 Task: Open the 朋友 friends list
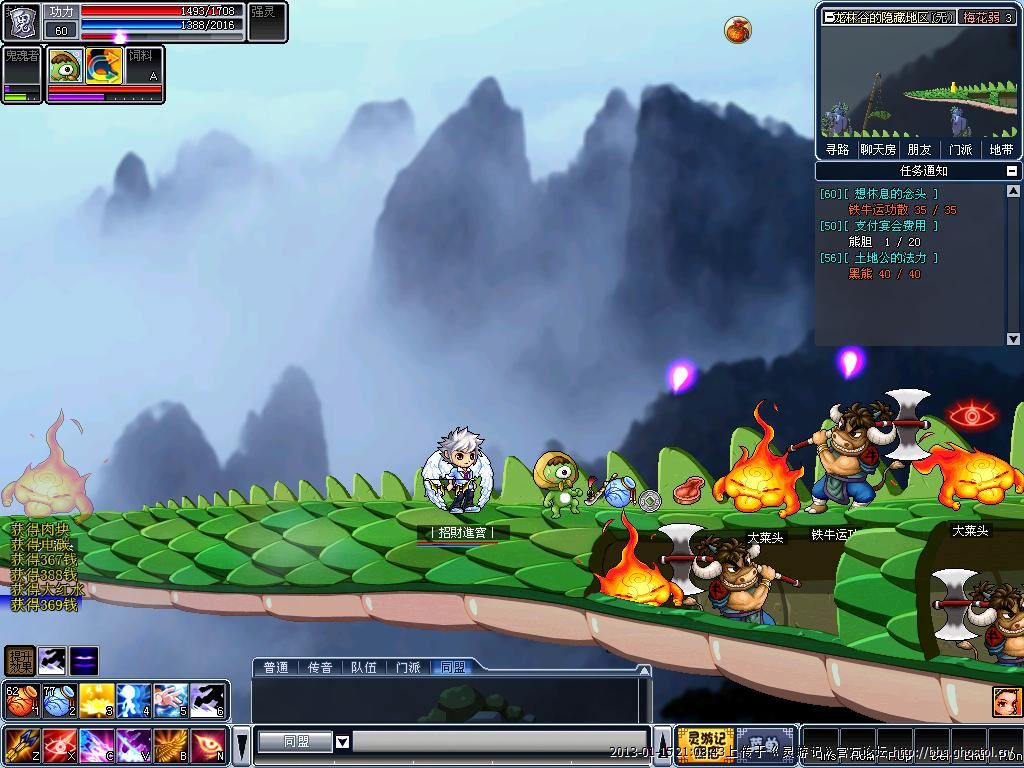pos(919,149)
